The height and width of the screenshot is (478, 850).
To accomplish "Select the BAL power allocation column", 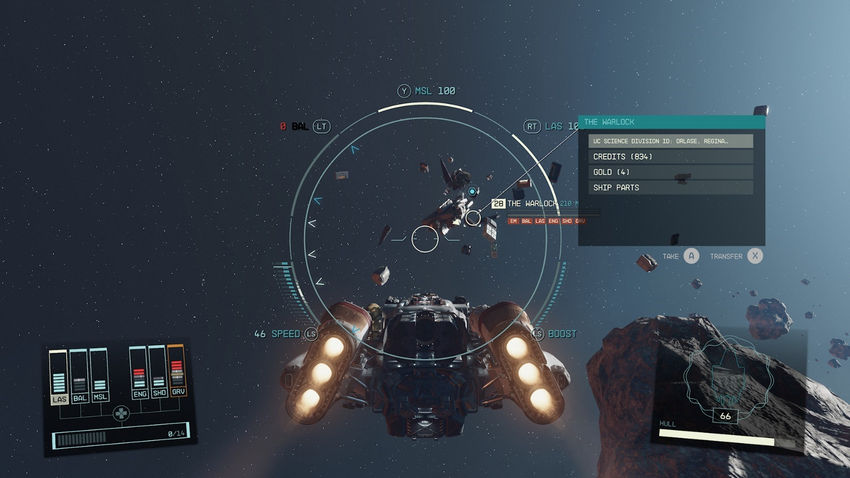I will click(79, 377).
